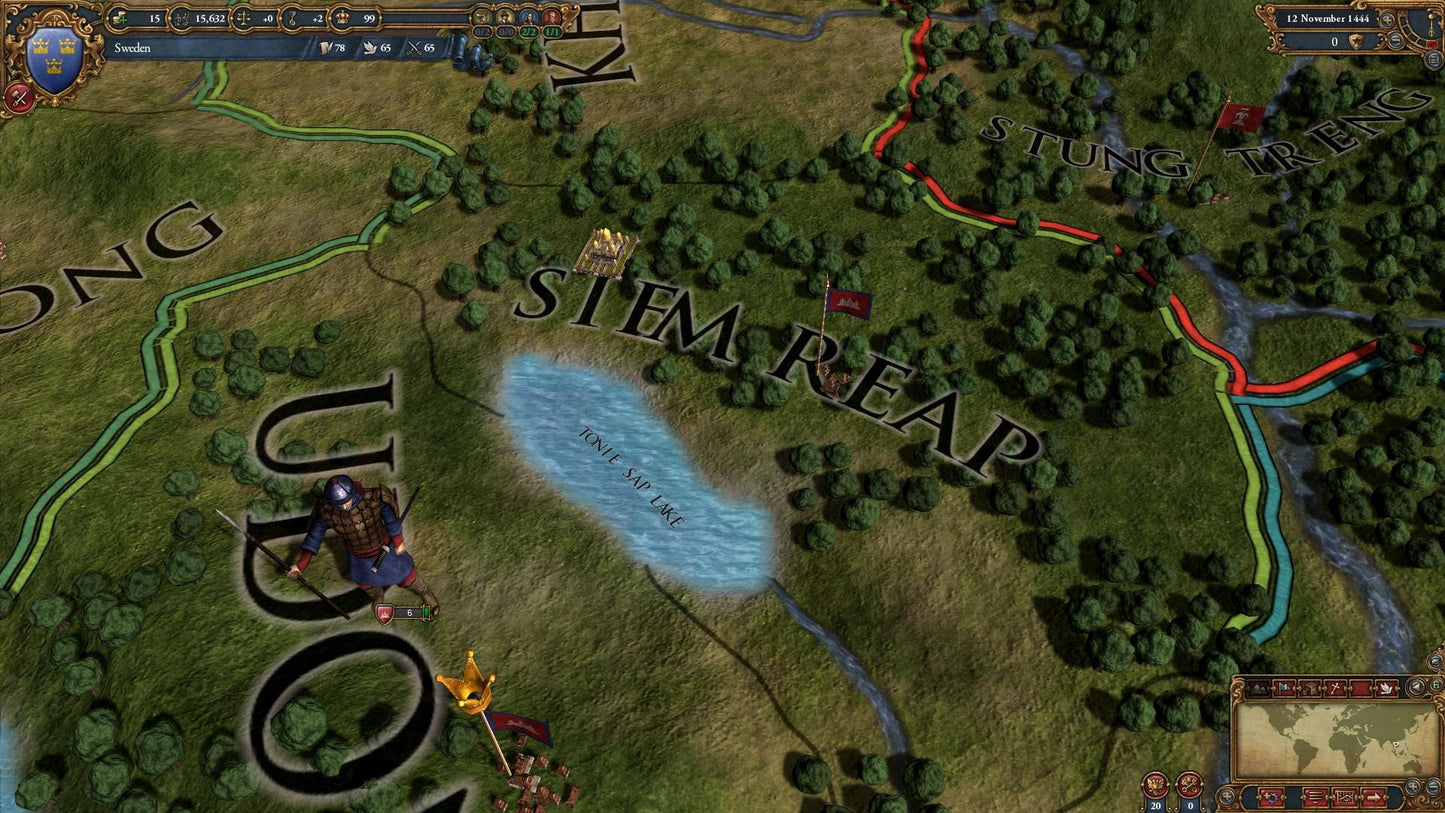This screenshot has width=1445, height=813.
Task: Increase game speed with the plus button
Action: click(x=1387, y=20)
